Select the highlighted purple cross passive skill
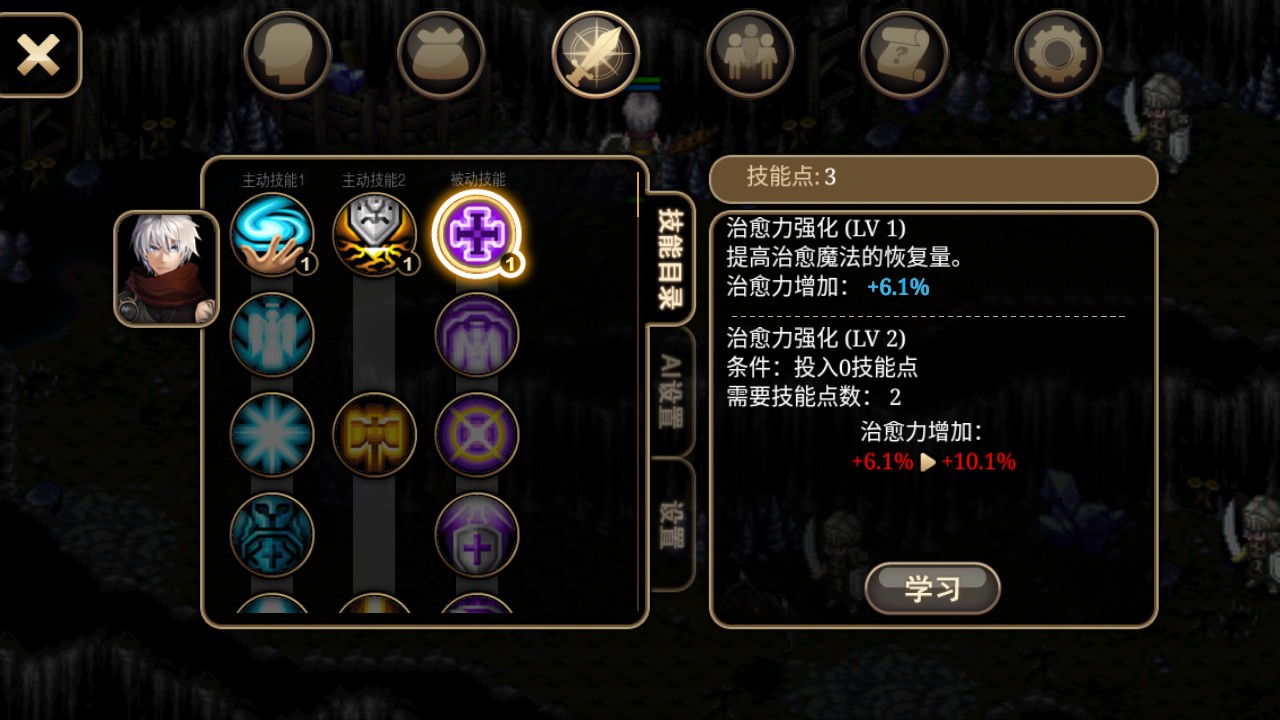This screenshot has height=720, width=1280. (x=478, y=235)
